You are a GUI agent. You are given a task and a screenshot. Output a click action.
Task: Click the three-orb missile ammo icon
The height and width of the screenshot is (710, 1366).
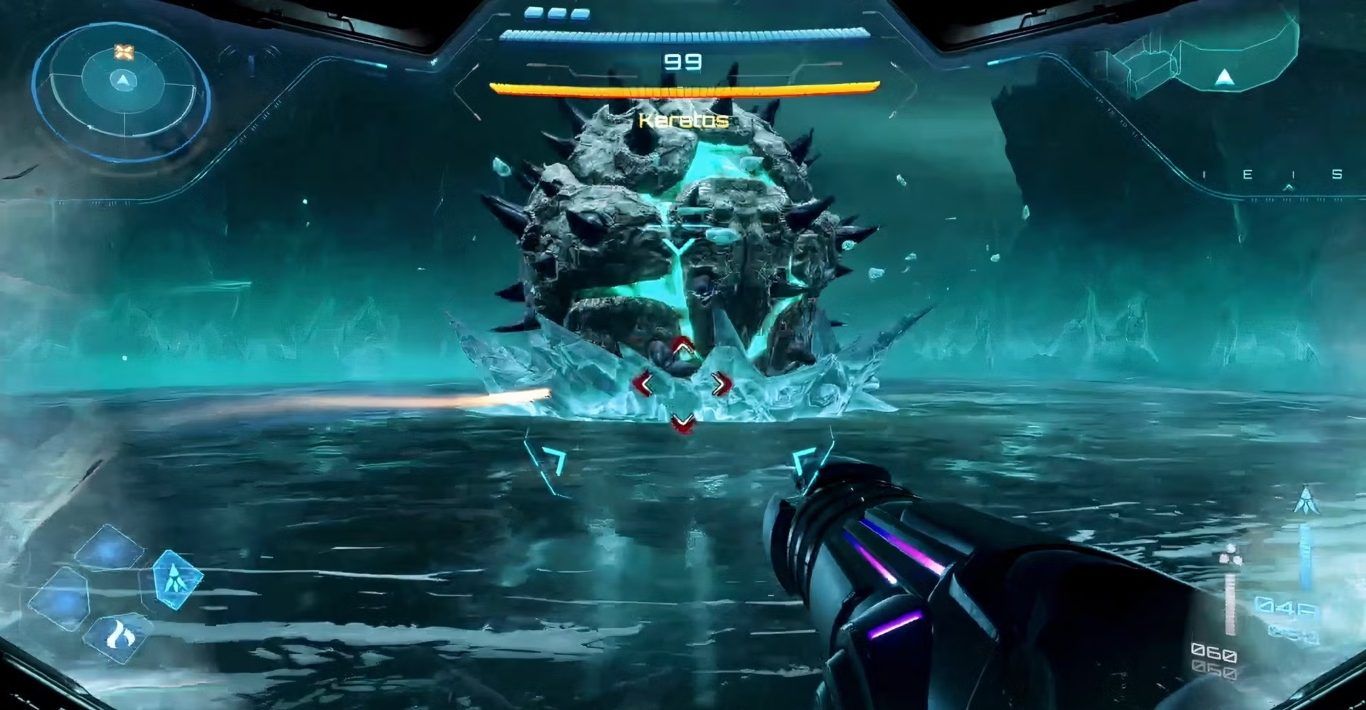(x=1231, y=558)
